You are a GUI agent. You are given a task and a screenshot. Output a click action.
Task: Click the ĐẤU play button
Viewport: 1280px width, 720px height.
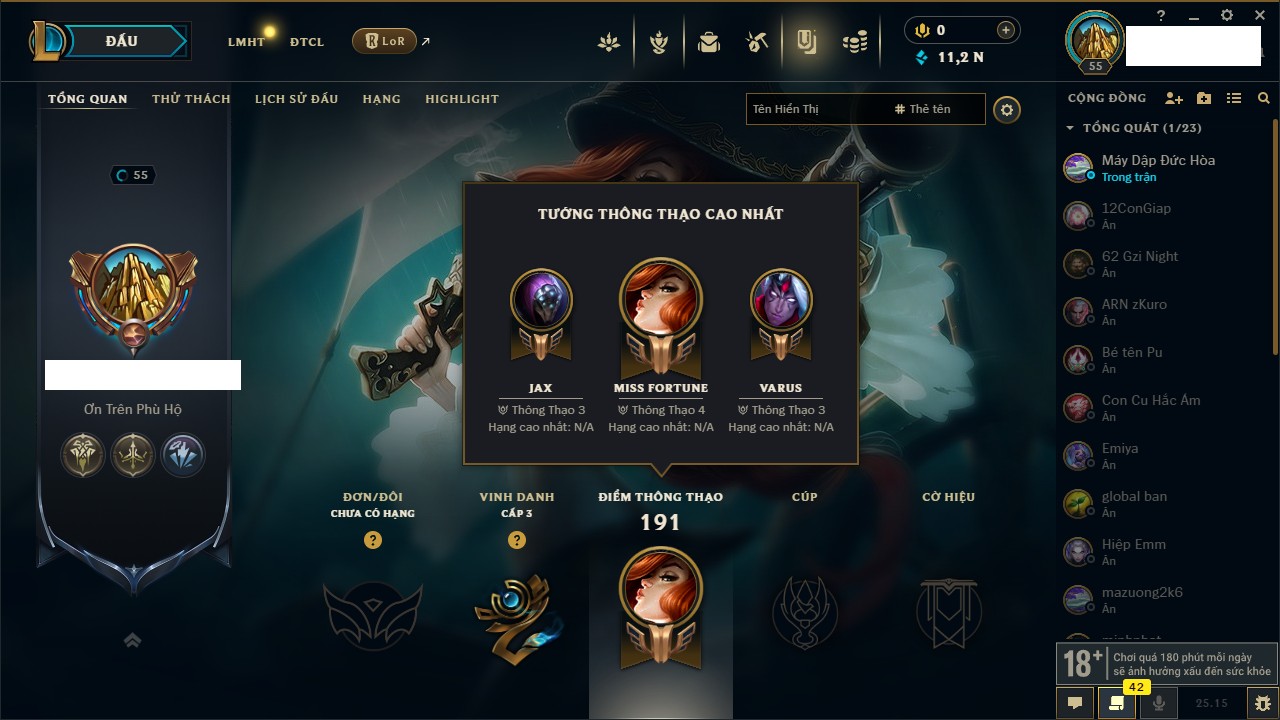tap(121, 41)
